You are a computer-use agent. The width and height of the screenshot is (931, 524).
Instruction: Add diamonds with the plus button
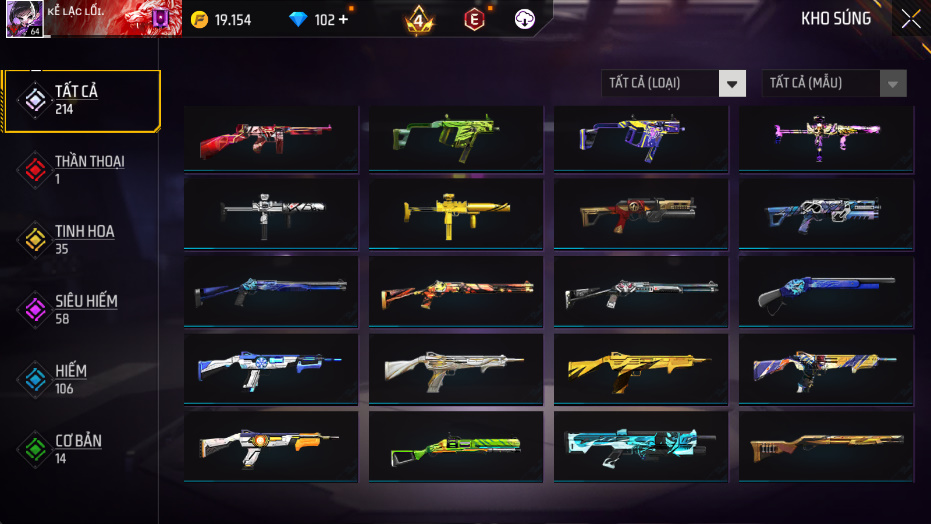point(344,20)
